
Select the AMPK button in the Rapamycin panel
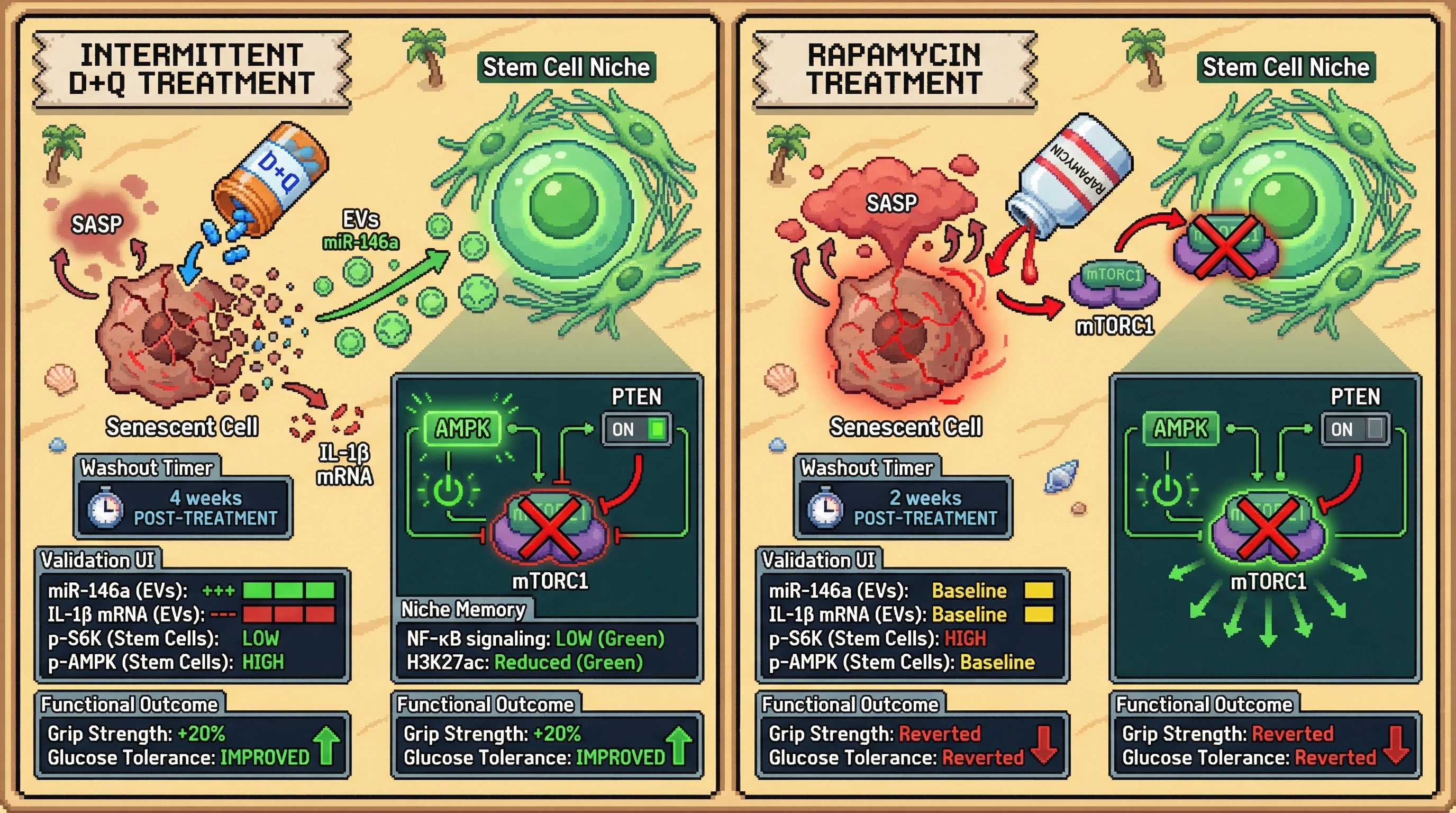click(x=1180, y=429)
